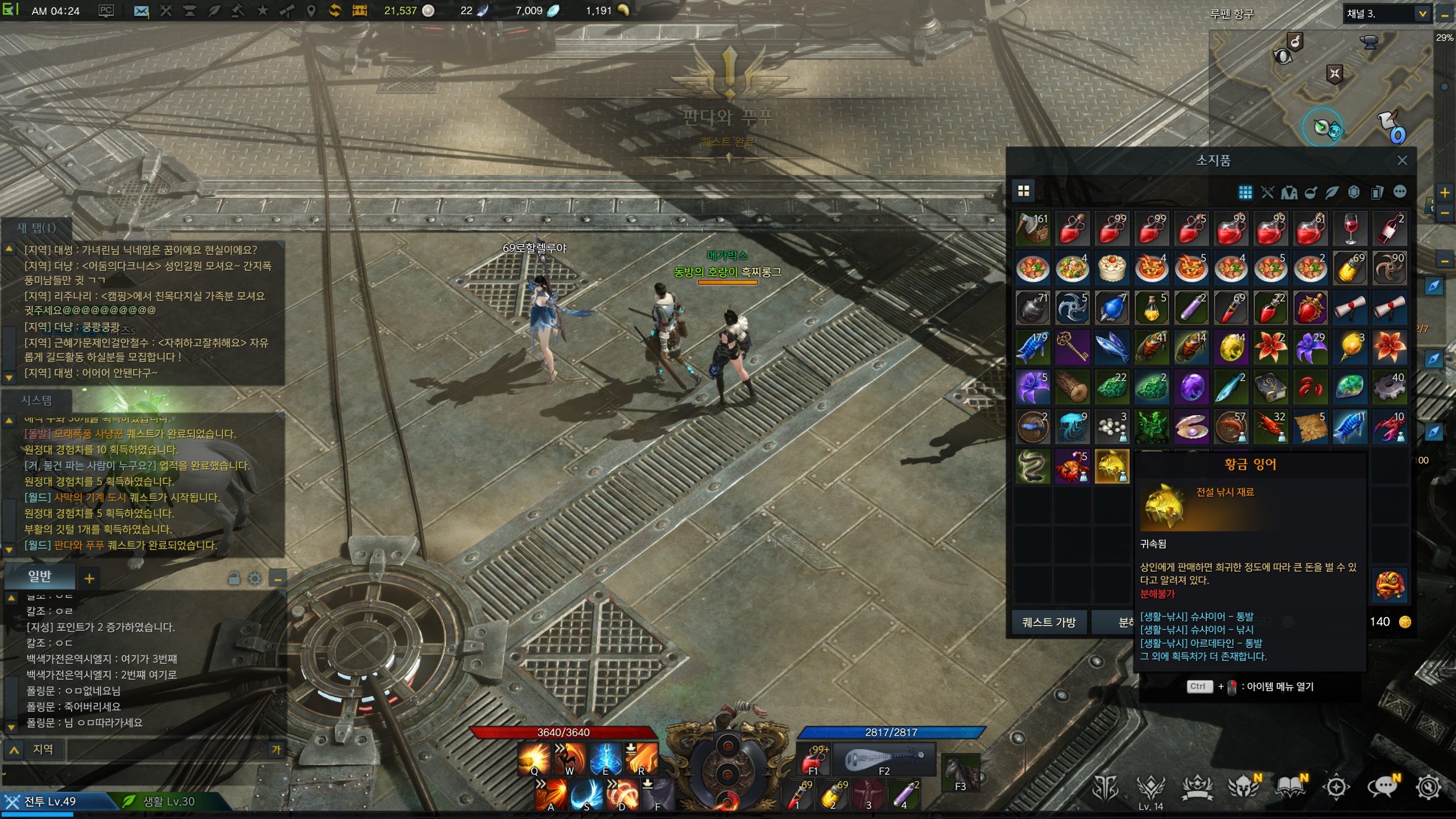The image size is (1456, 819).
Task: Open the 퀘스트 가방 quest bag
Action: coord(1049,622)
